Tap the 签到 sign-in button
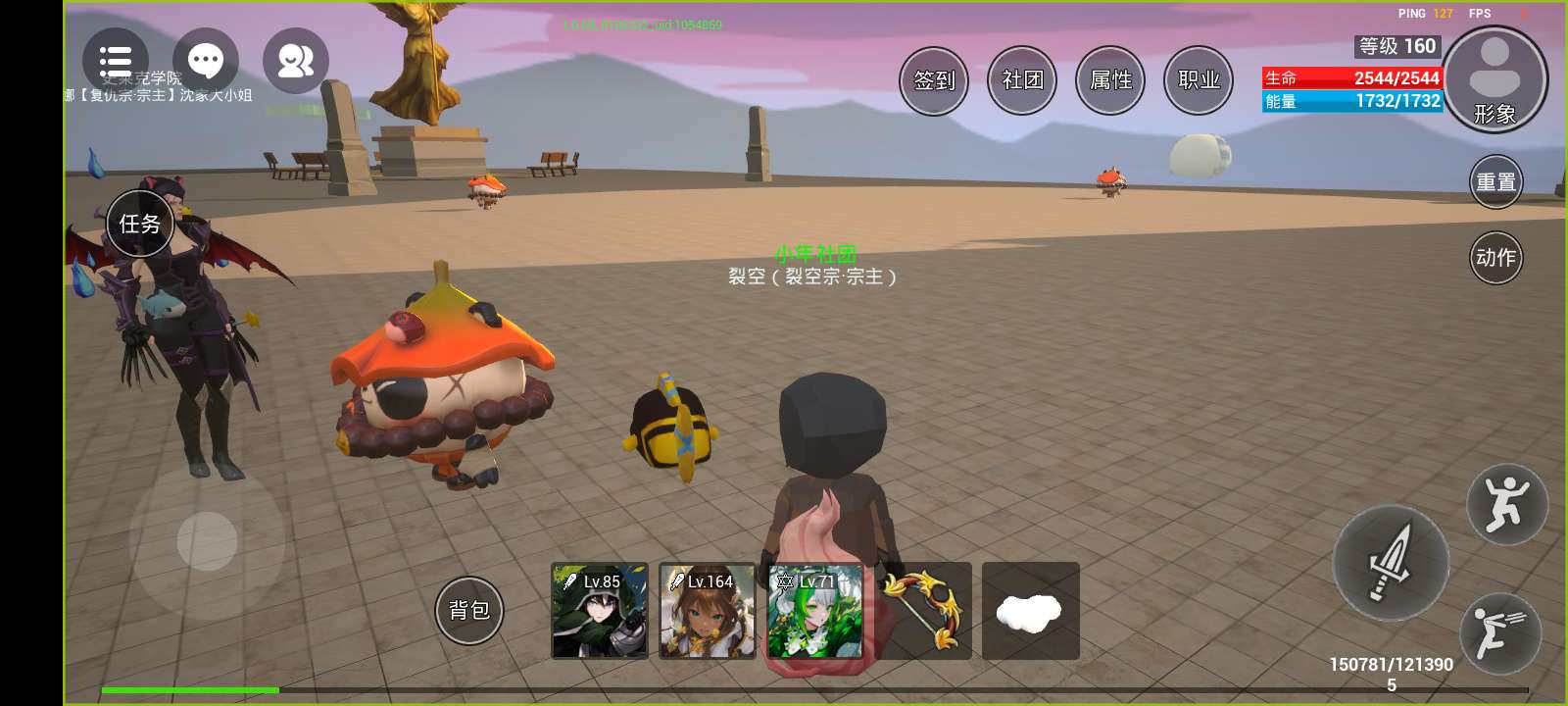Image resolution: width=1568 pixels, height=706 pixels. point(934,80)
